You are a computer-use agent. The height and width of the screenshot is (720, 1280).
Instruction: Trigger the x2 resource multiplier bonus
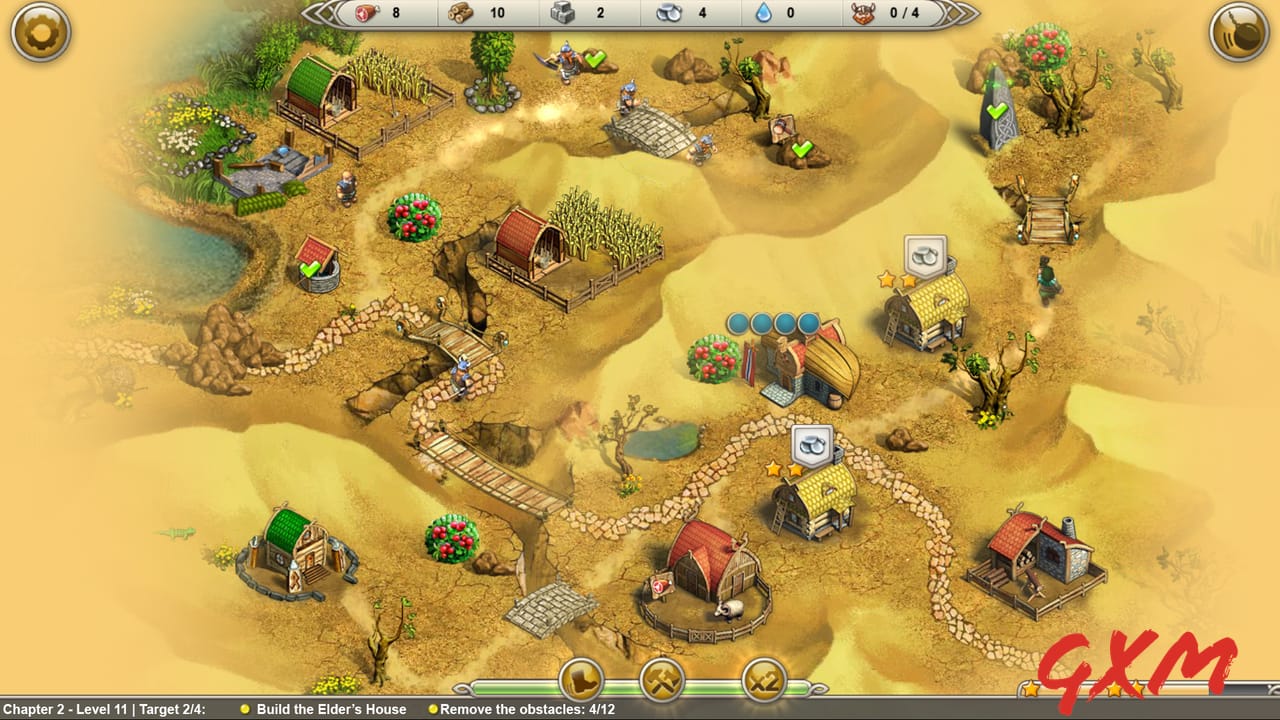764,682
